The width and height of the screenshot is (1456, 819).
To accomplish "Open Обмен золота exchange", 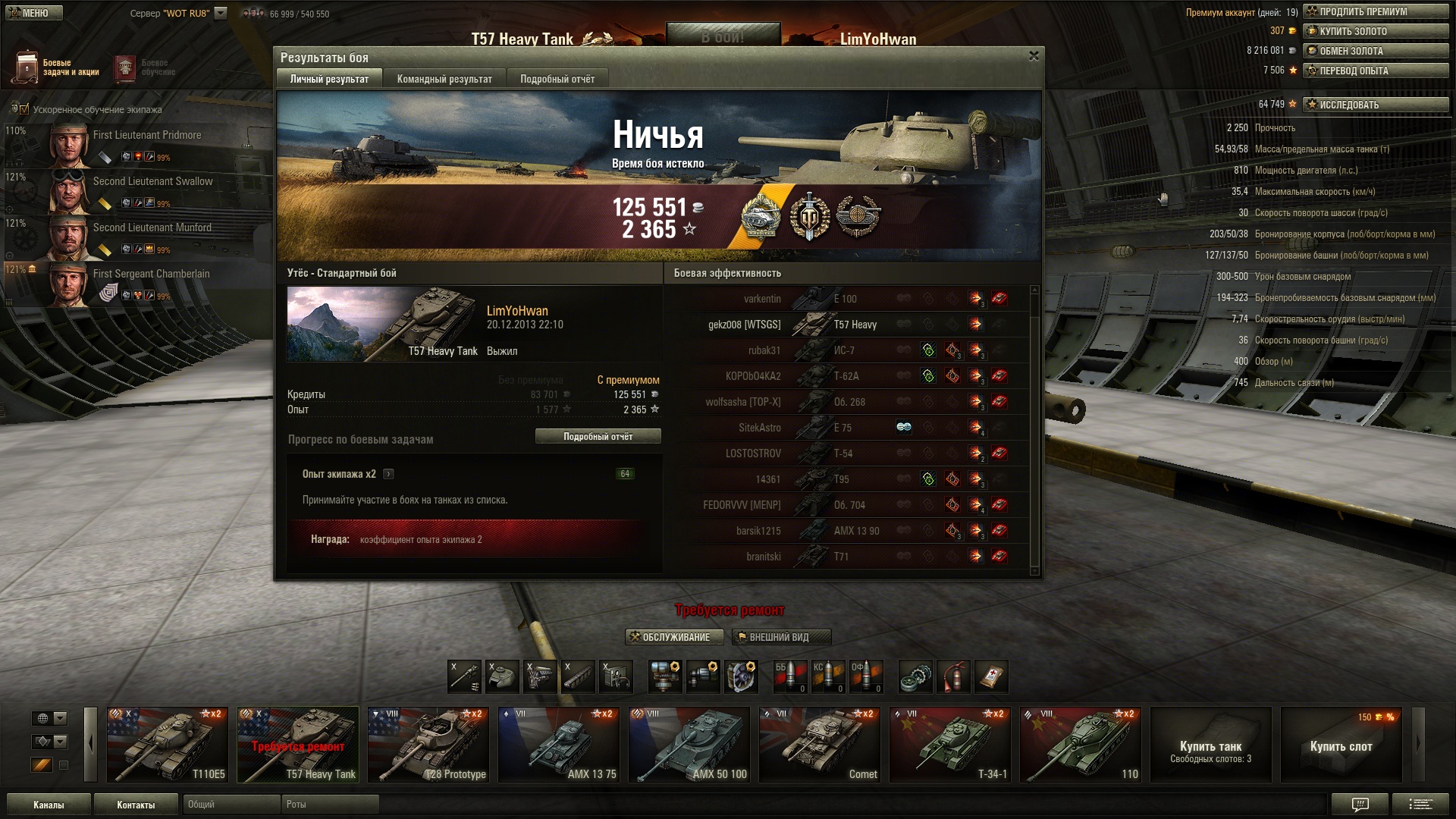I will (x=1375, y=51).
